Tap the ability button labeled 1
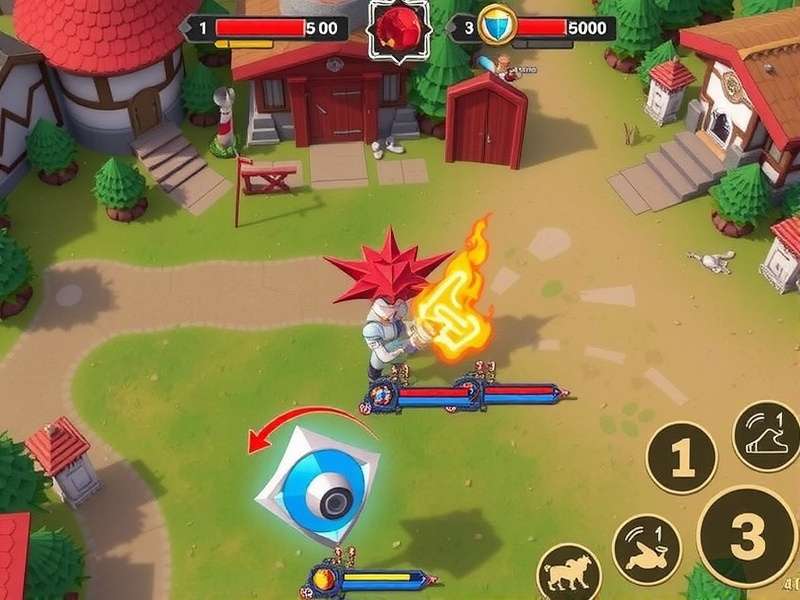The height and width of the screenshot is (600, 800). (x=681, y=459)
